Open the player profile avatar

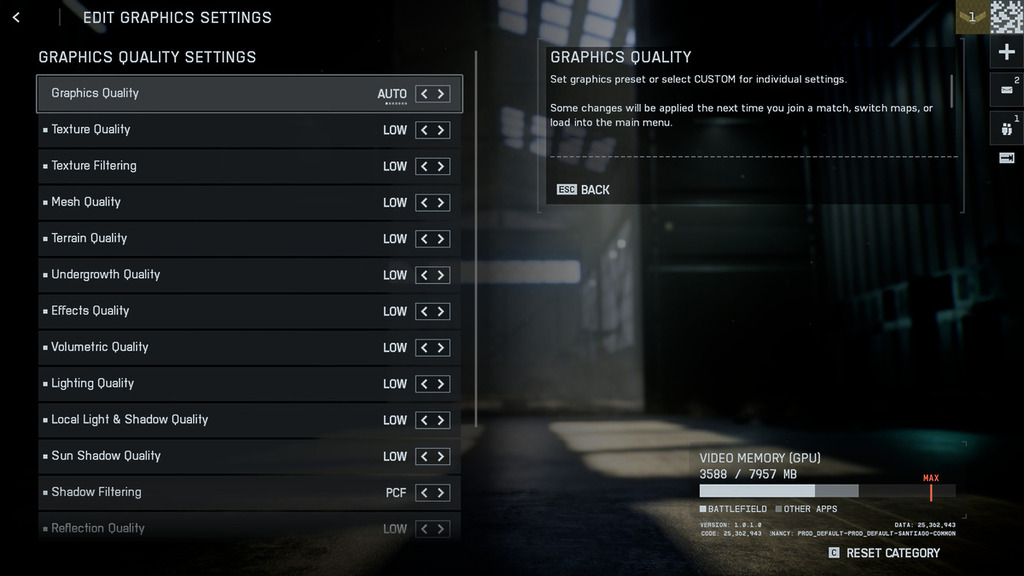[1006, 17]
